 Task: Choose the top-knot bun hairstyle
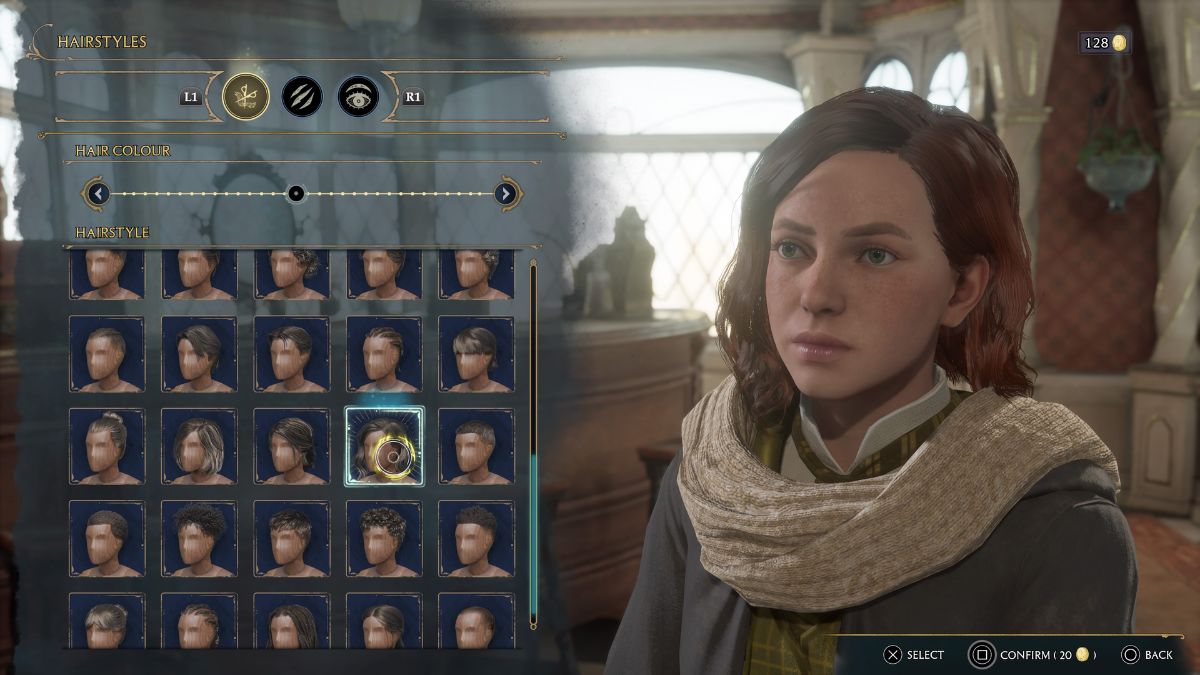[x=106, y=446]
